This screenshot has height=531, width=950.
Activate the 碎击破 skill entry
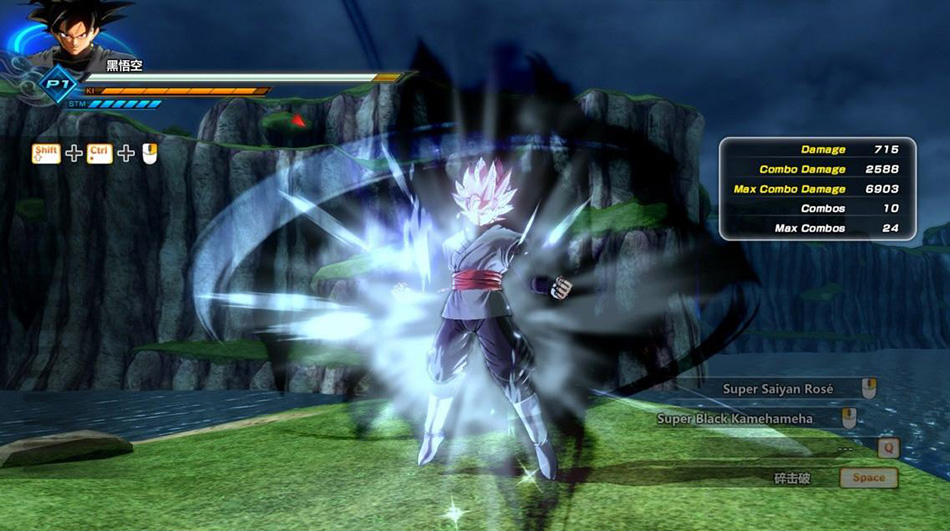793,478
